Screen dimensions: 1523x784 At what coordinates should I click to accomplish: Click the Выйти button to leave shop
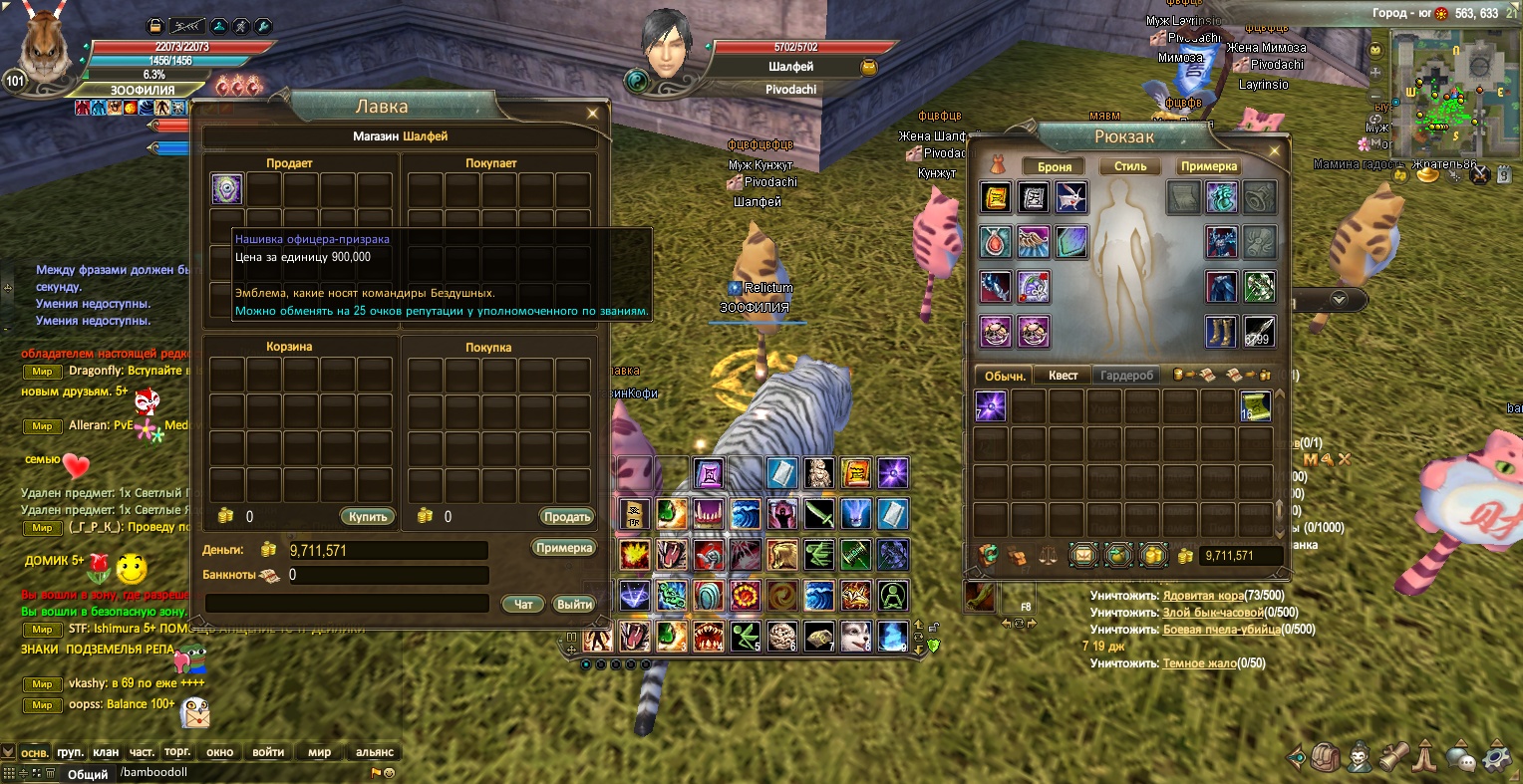click(575, 604)
